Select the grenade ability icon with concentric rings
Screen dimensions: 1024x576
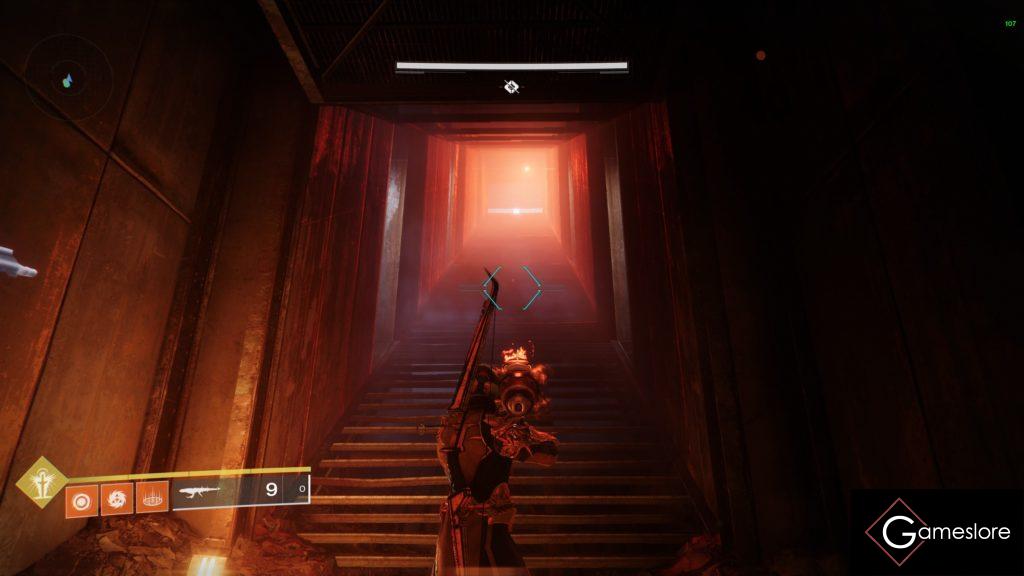point(81,497)
